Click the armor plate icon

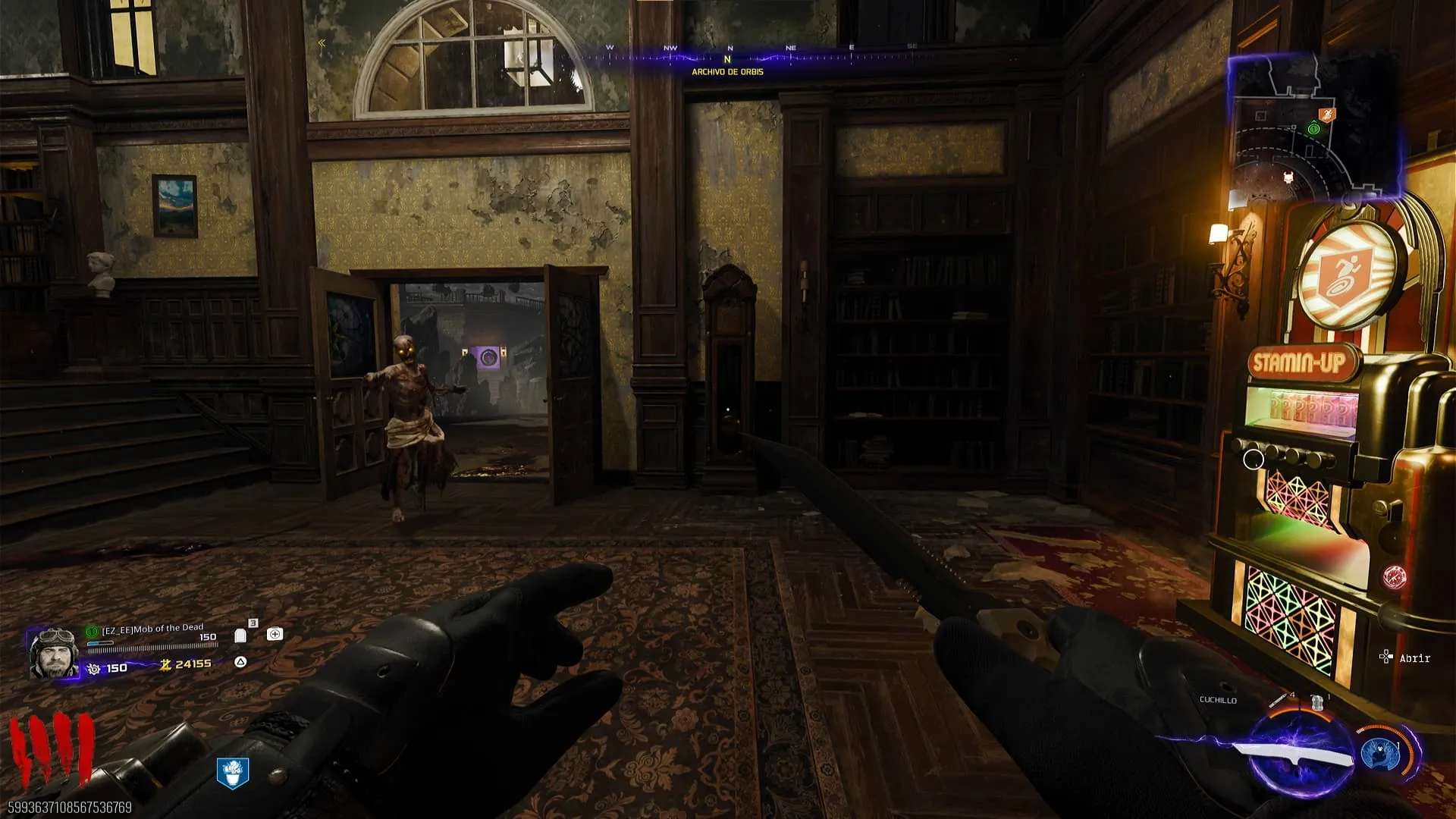240,635
